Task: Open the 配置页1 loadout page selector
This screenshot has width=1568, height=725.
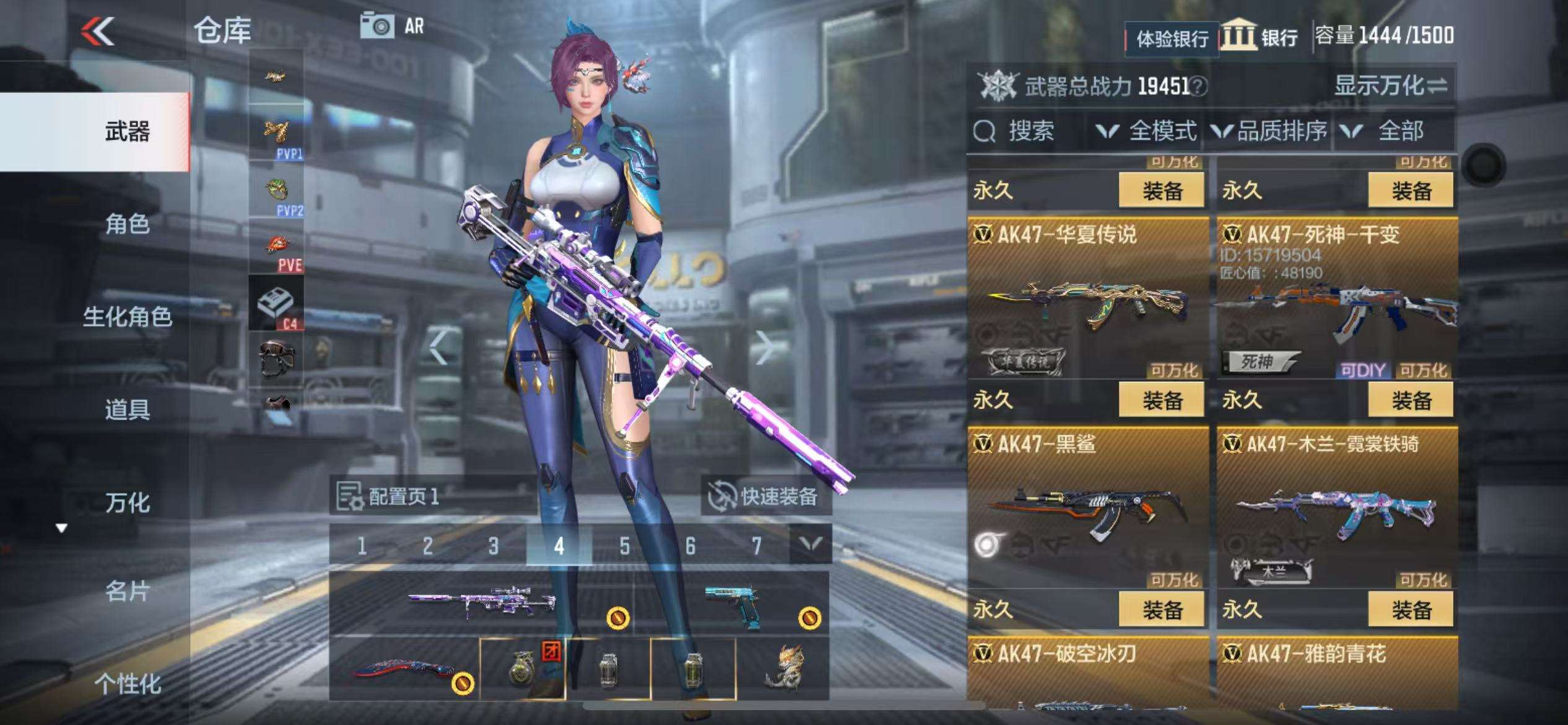Action: point(389,496)
